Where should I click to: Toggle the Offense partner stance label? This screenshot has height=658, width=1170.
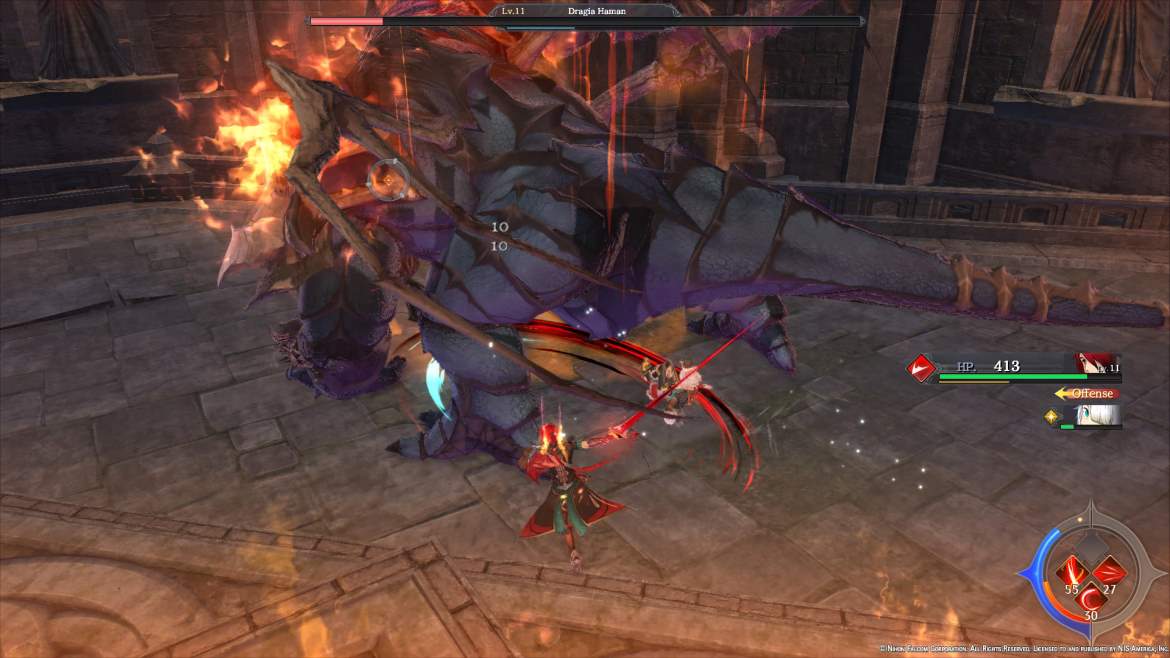click(1091, 393)
